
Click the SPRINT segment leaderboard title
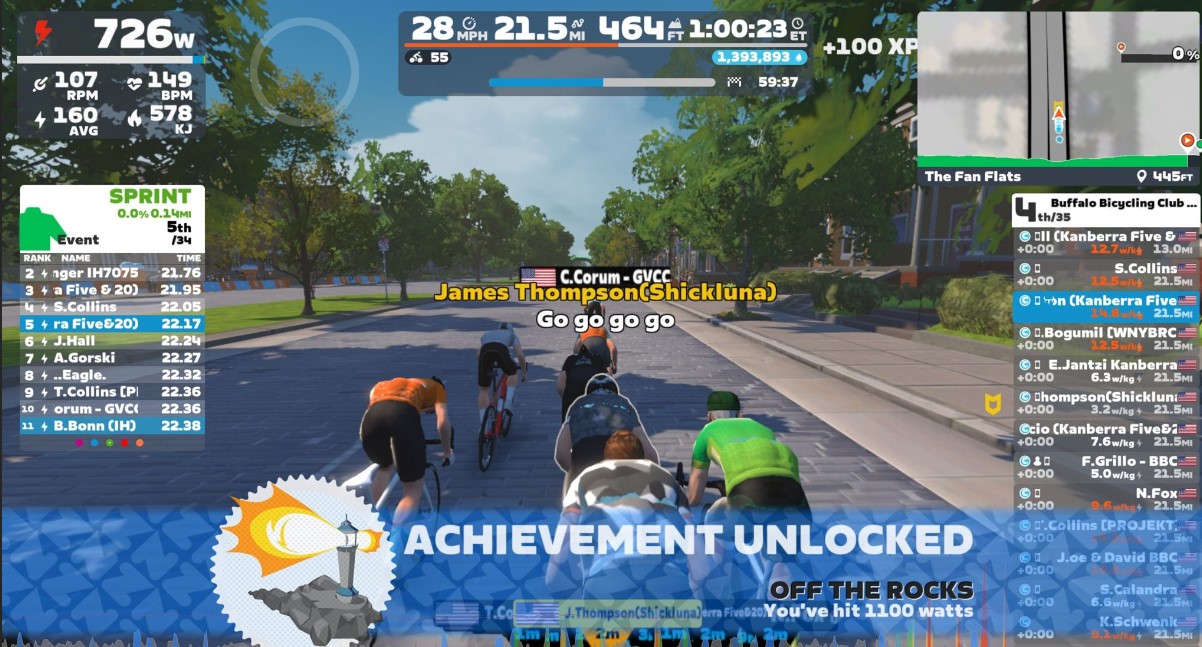coord(149,197)
